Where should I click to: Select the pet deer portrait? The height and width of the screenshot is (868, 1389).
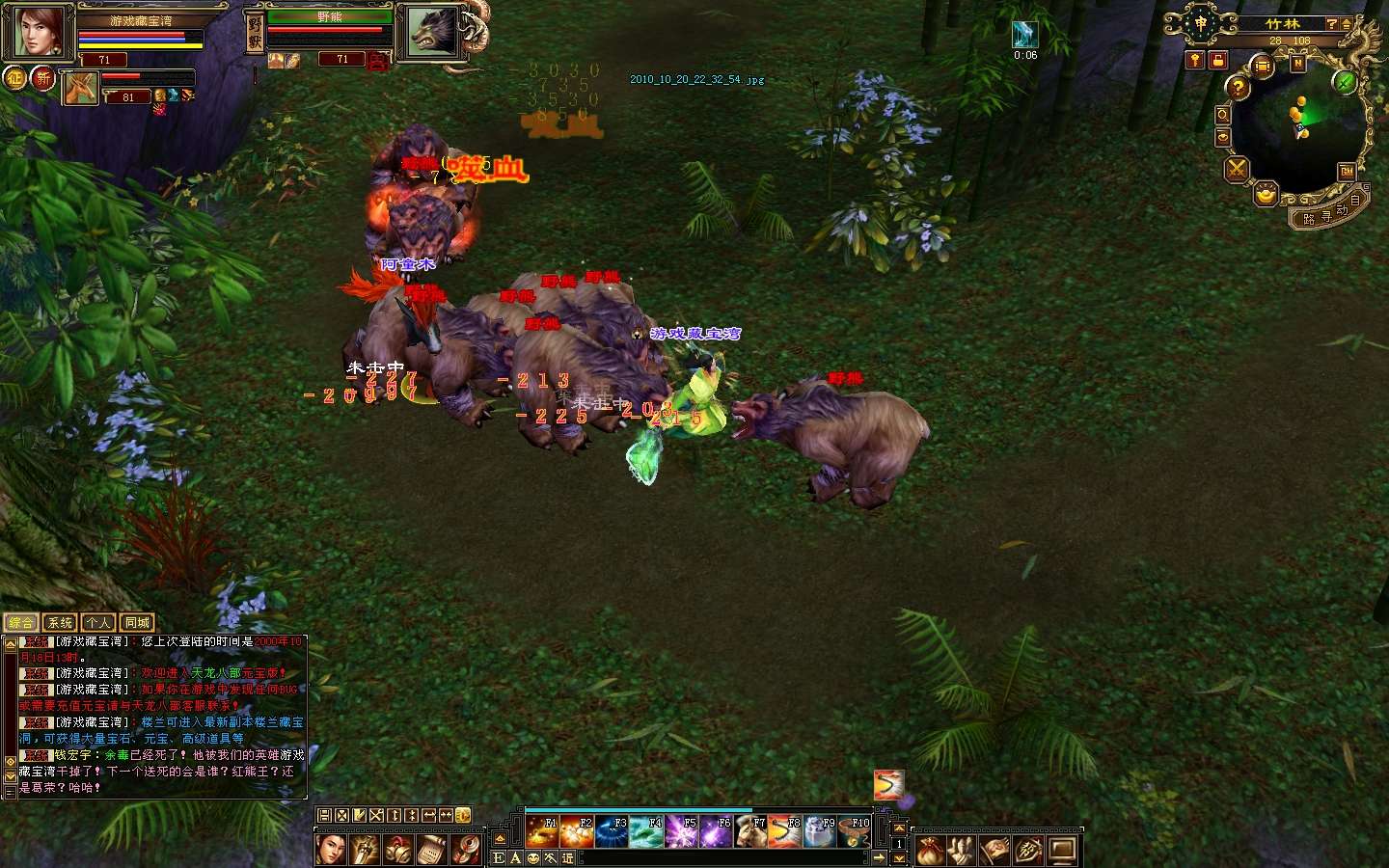[81, 90]
